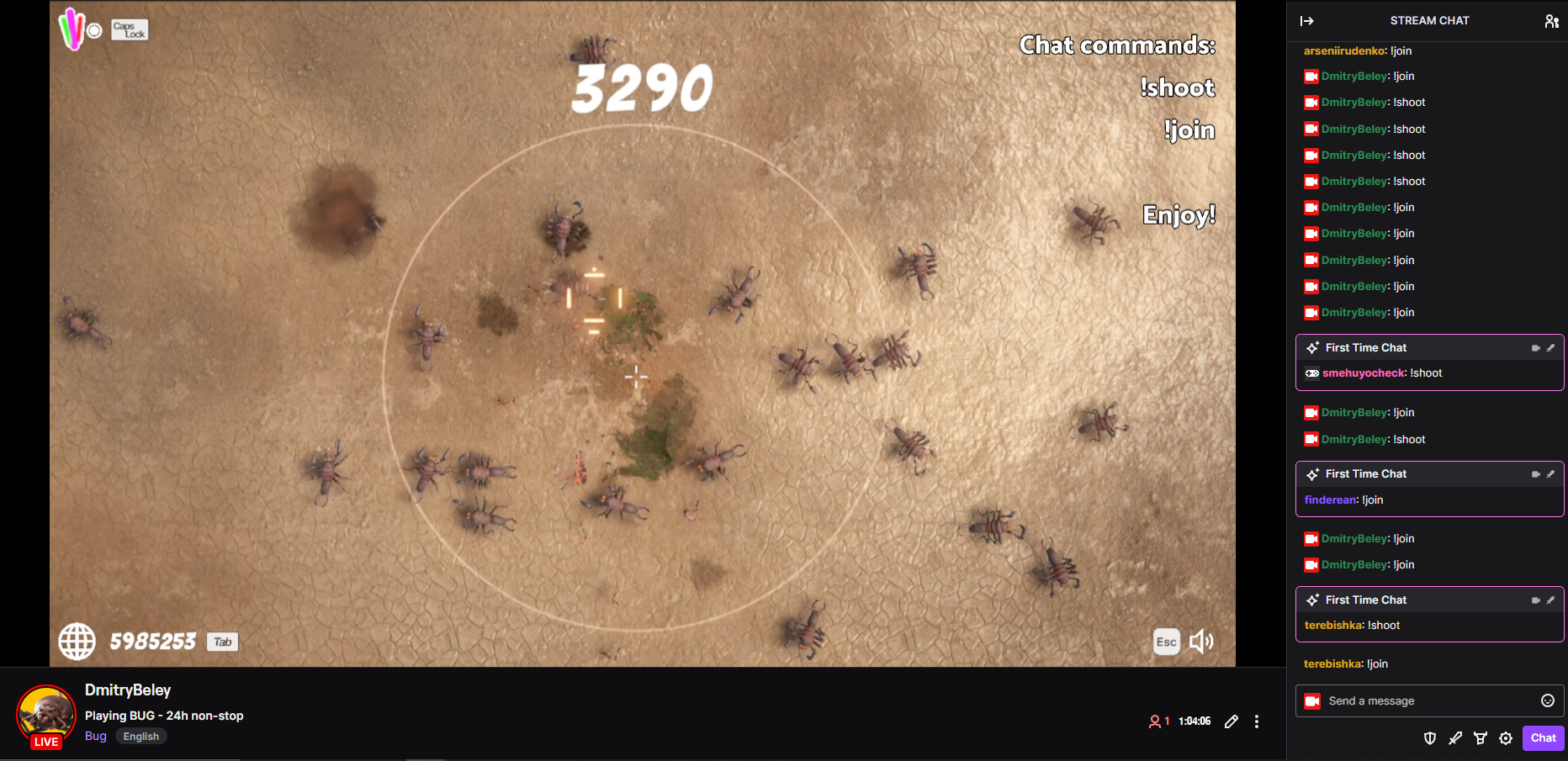The image size is (1568, 761).
Task: Mute the stream with the speaker icon
Action: [x=1202, y=642]
